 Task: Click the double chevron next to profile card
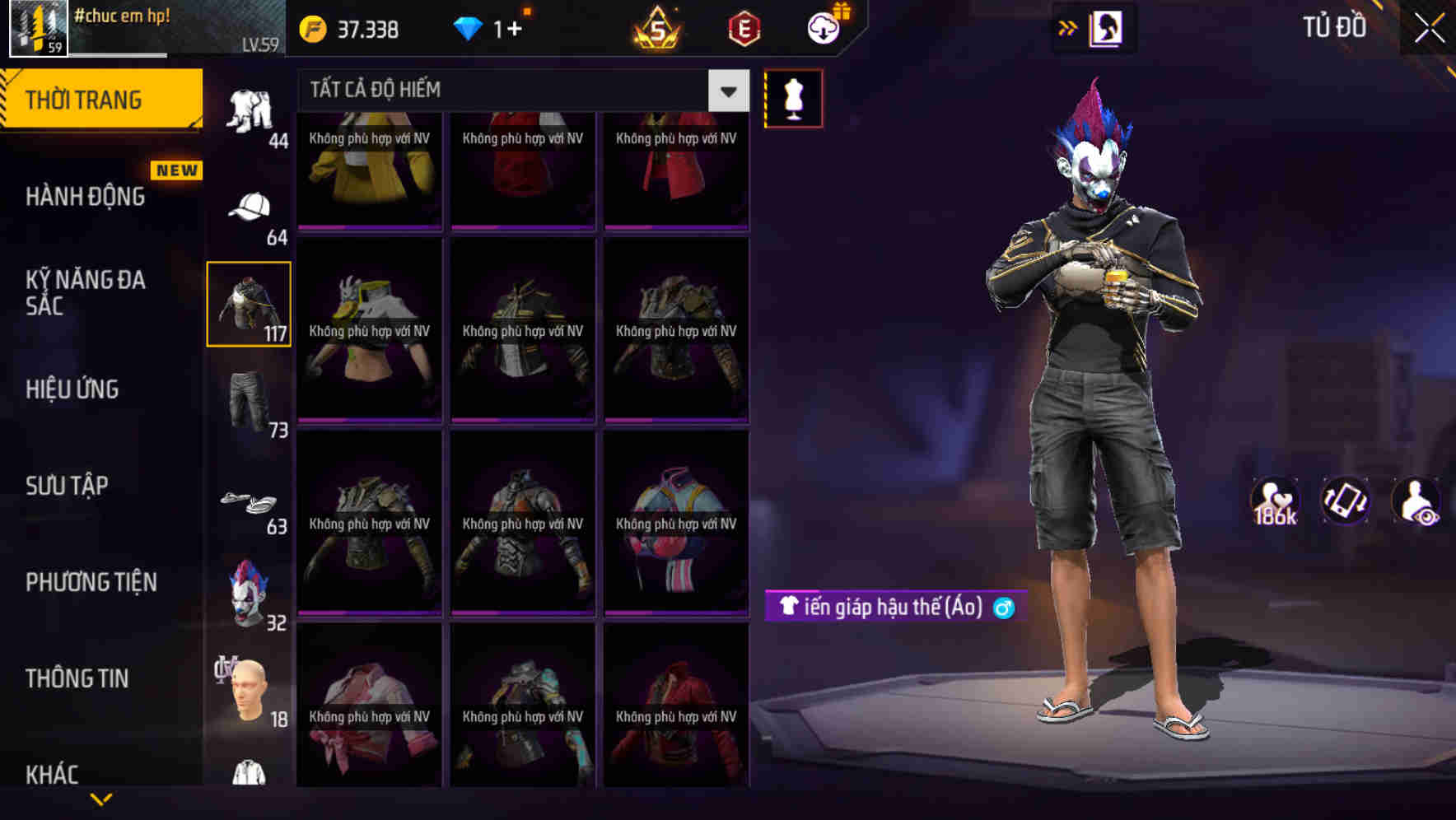1067,26
